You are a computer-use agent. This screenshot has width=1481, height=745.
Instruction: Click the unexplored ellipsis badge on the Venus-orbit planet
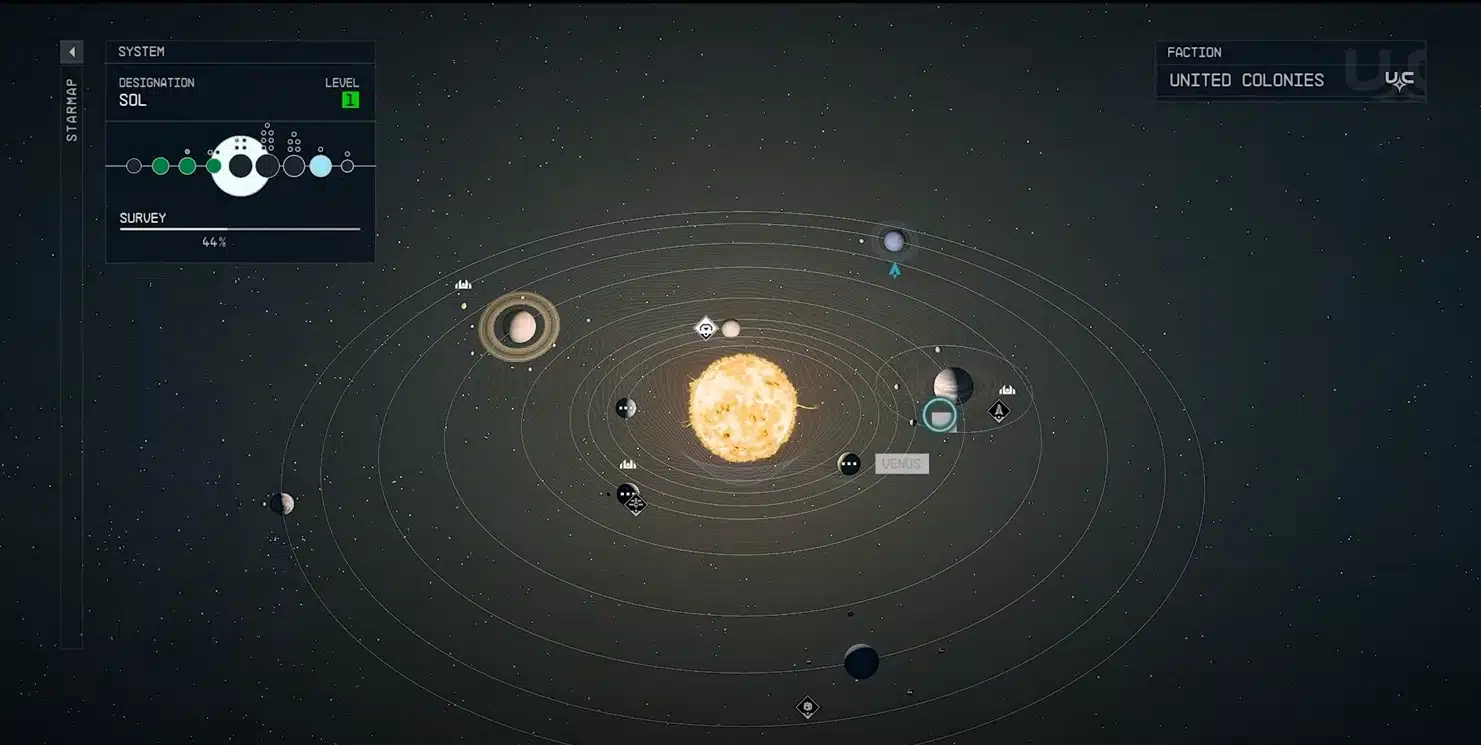[849, 463]
